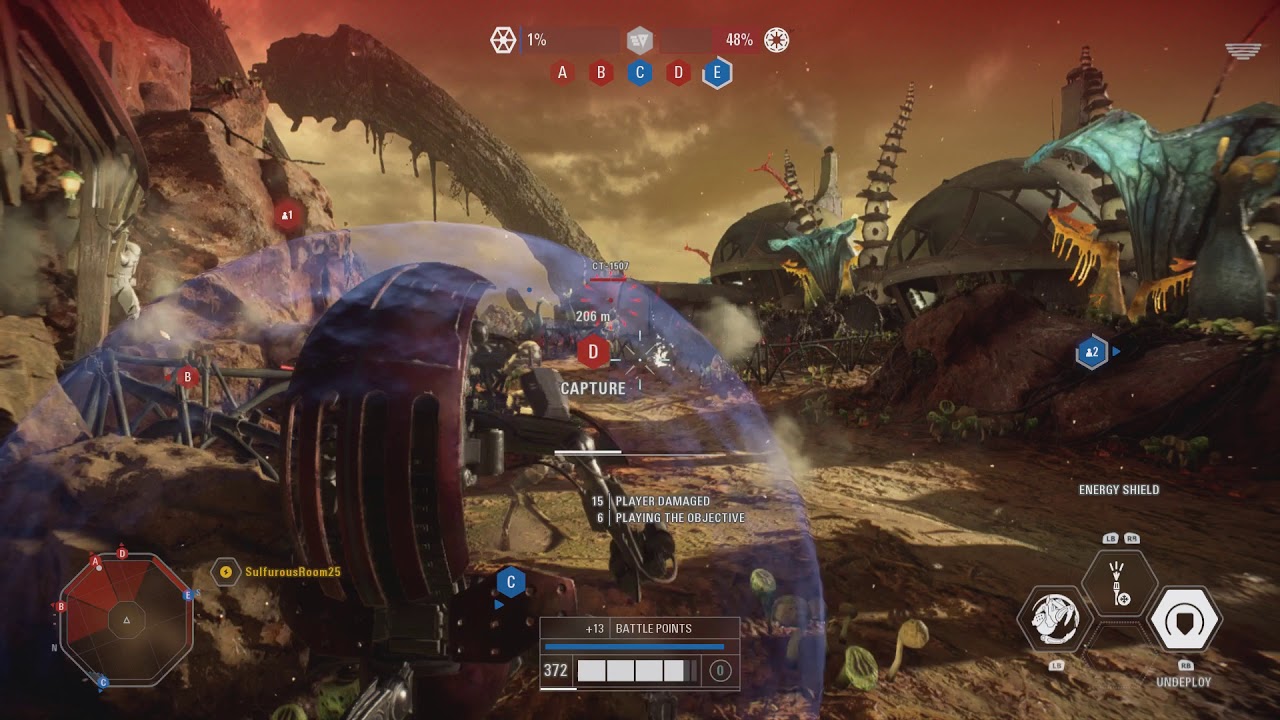The width and height of the screenshot is (1280, 720).
Task: Click the Republic faction emblem beside 48%
Action: 777,40
